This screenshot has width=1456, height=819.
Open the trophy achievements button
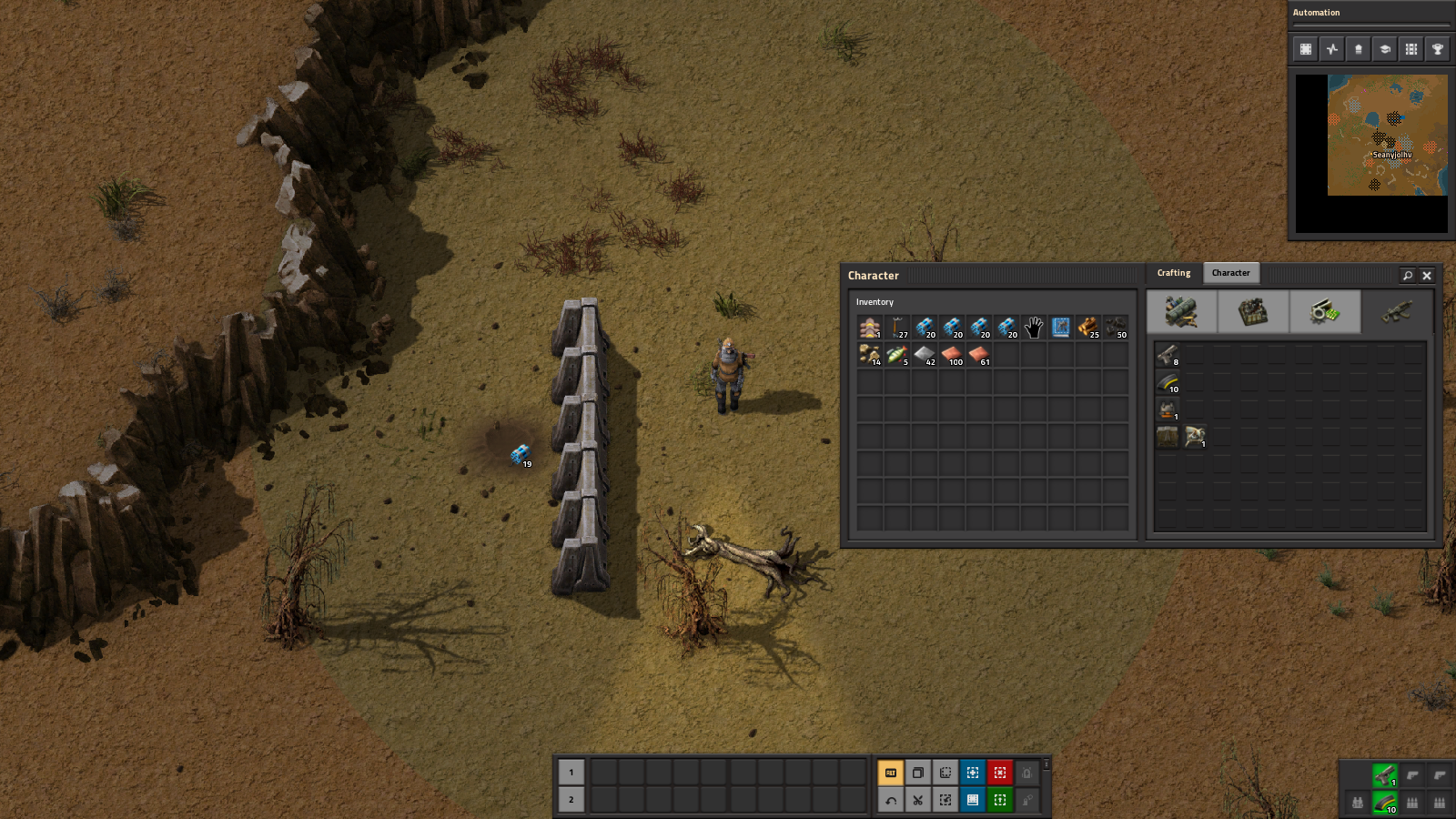point(1438,49)
